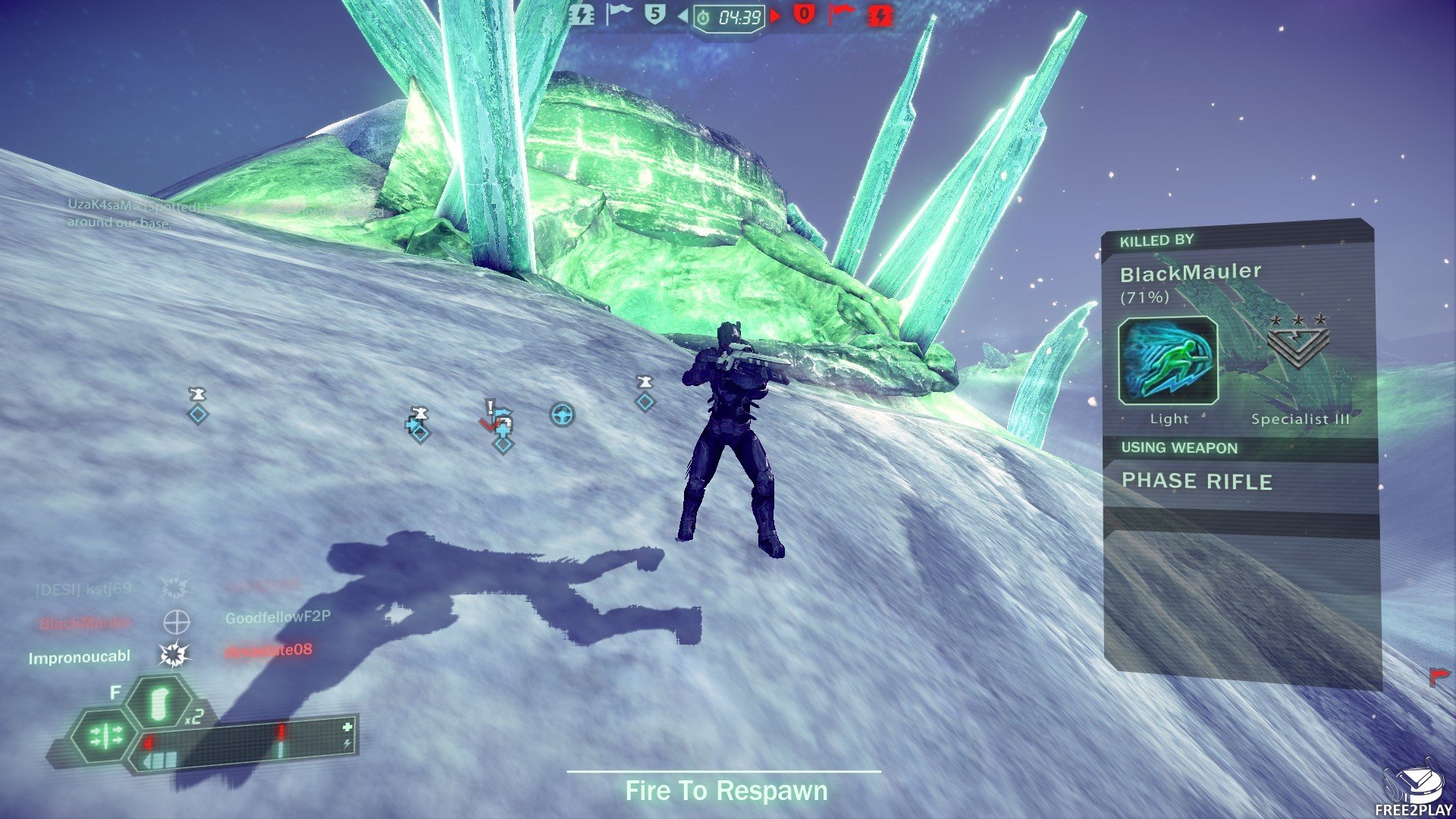The height and width of the screenshot is (819, 1456).
Task: Click GoodfellowF2P in the kill feed
Action: 278,617
